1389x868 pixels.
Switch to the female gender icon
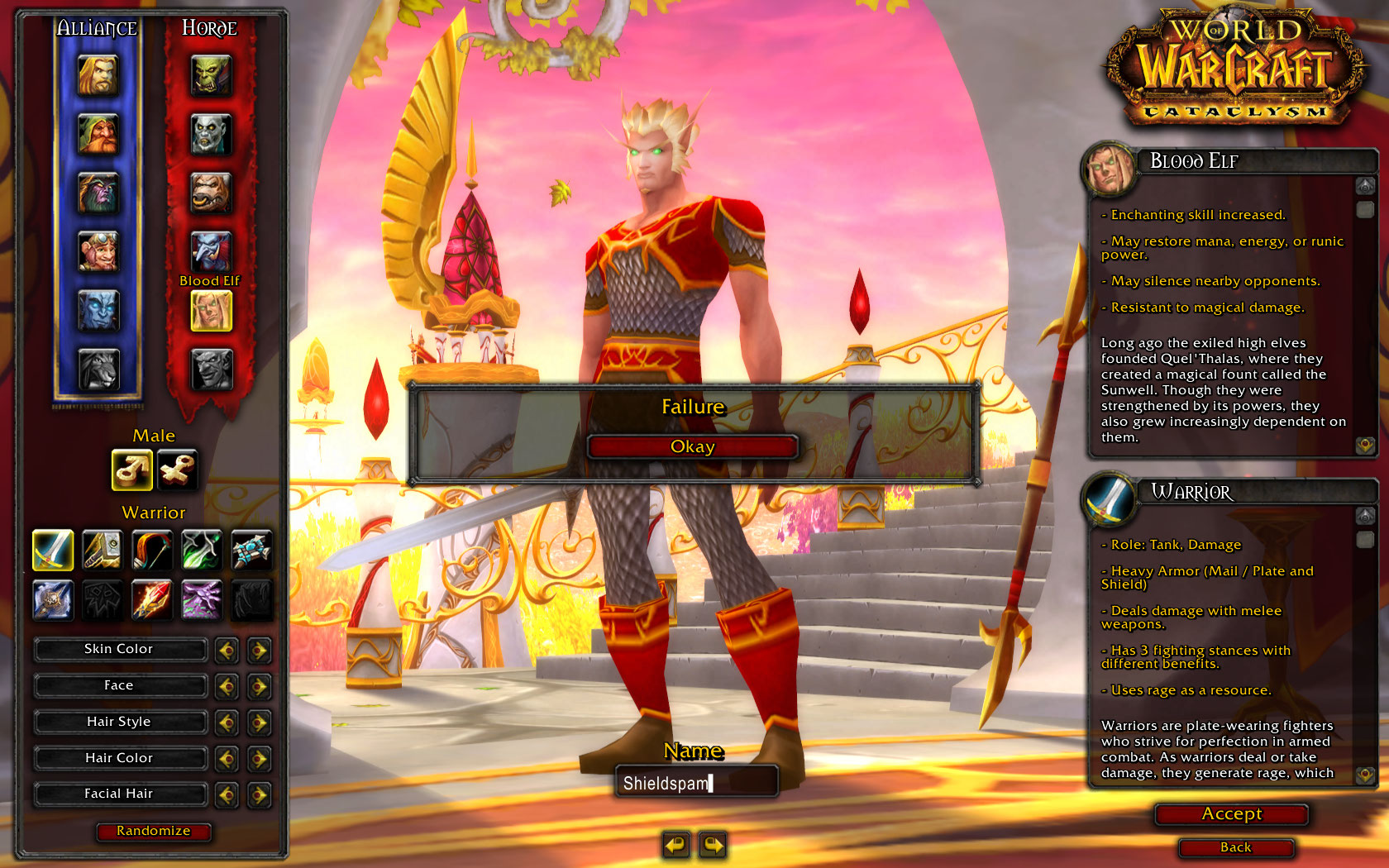177,470
